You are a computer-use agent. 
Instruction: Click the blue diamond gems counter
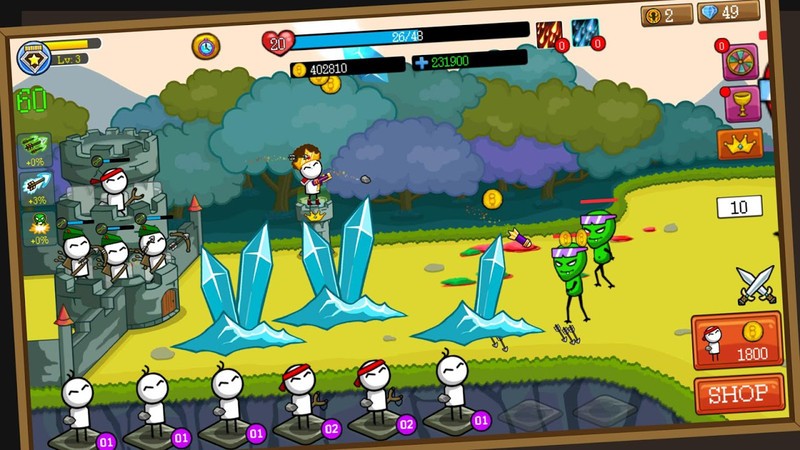pos(728,12)
